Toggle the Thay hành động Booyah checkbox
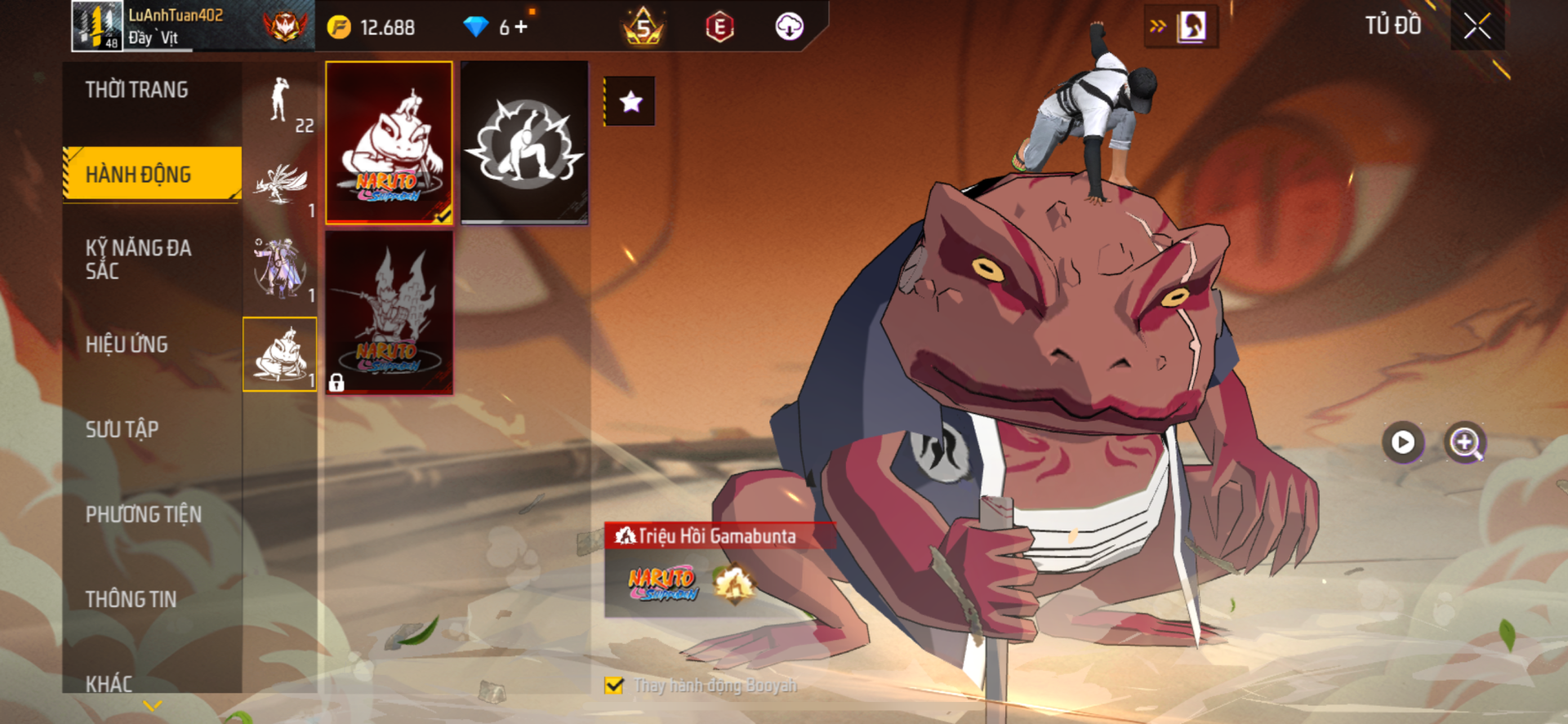Viewport: 1568px width, 724px height. pyautogui.click(x=614, y=686)
